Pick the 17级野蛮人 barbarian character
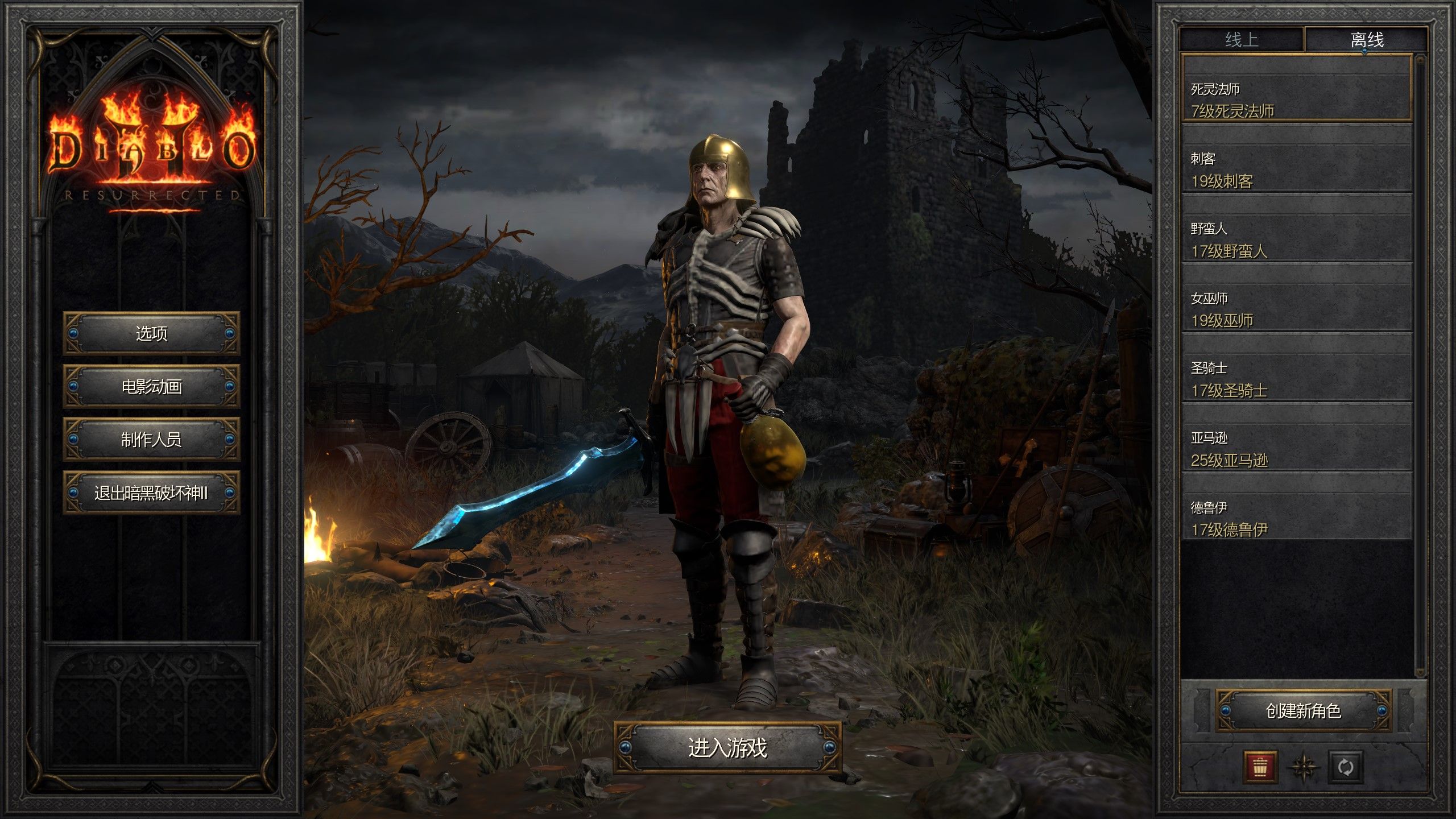1456x819 pixels. (1297, 239)
